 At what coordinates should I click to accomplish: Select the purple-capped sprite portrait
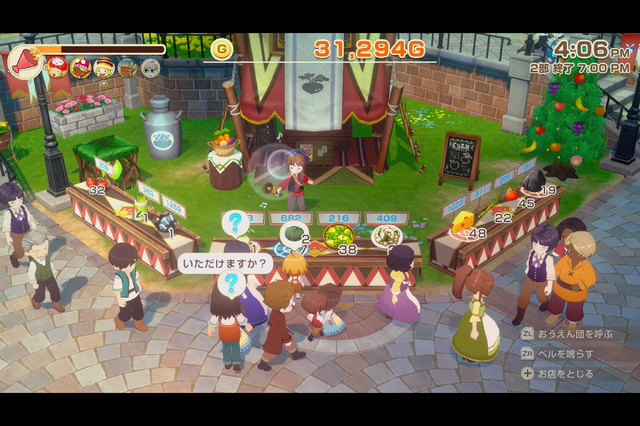coord(80,67)
